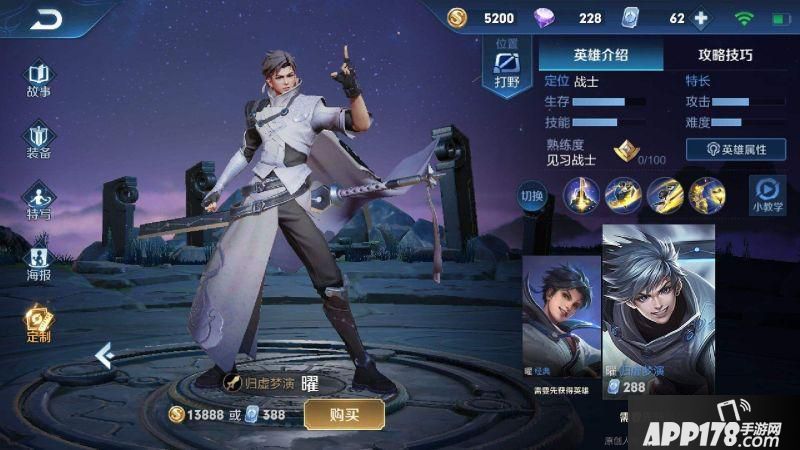Click the 切换 switch button
Image resolution: width=800 pixels, height=450 pixels.
tap(532, 195)
